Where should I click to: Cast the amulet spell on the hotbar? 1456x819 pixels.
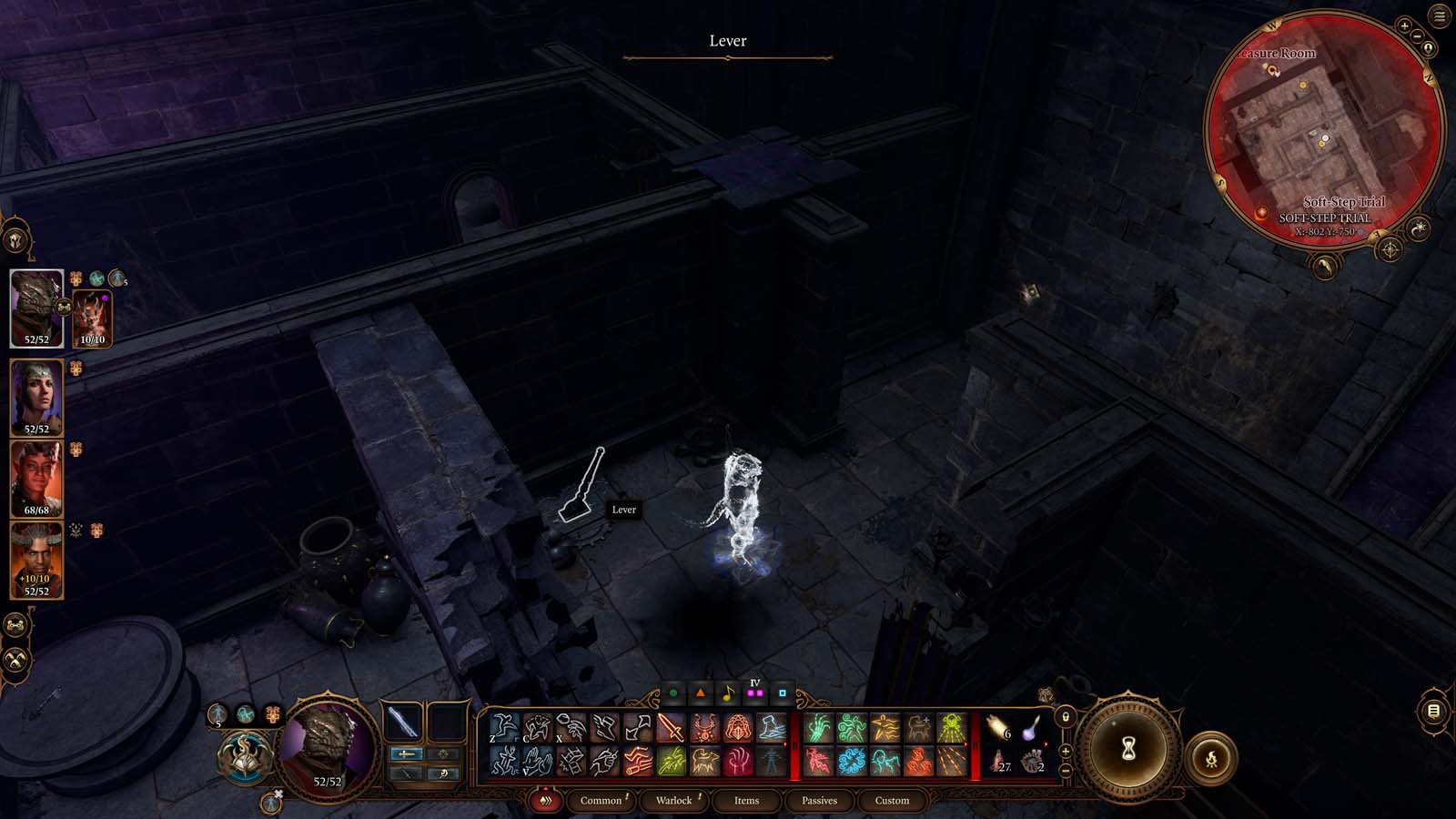706,727
